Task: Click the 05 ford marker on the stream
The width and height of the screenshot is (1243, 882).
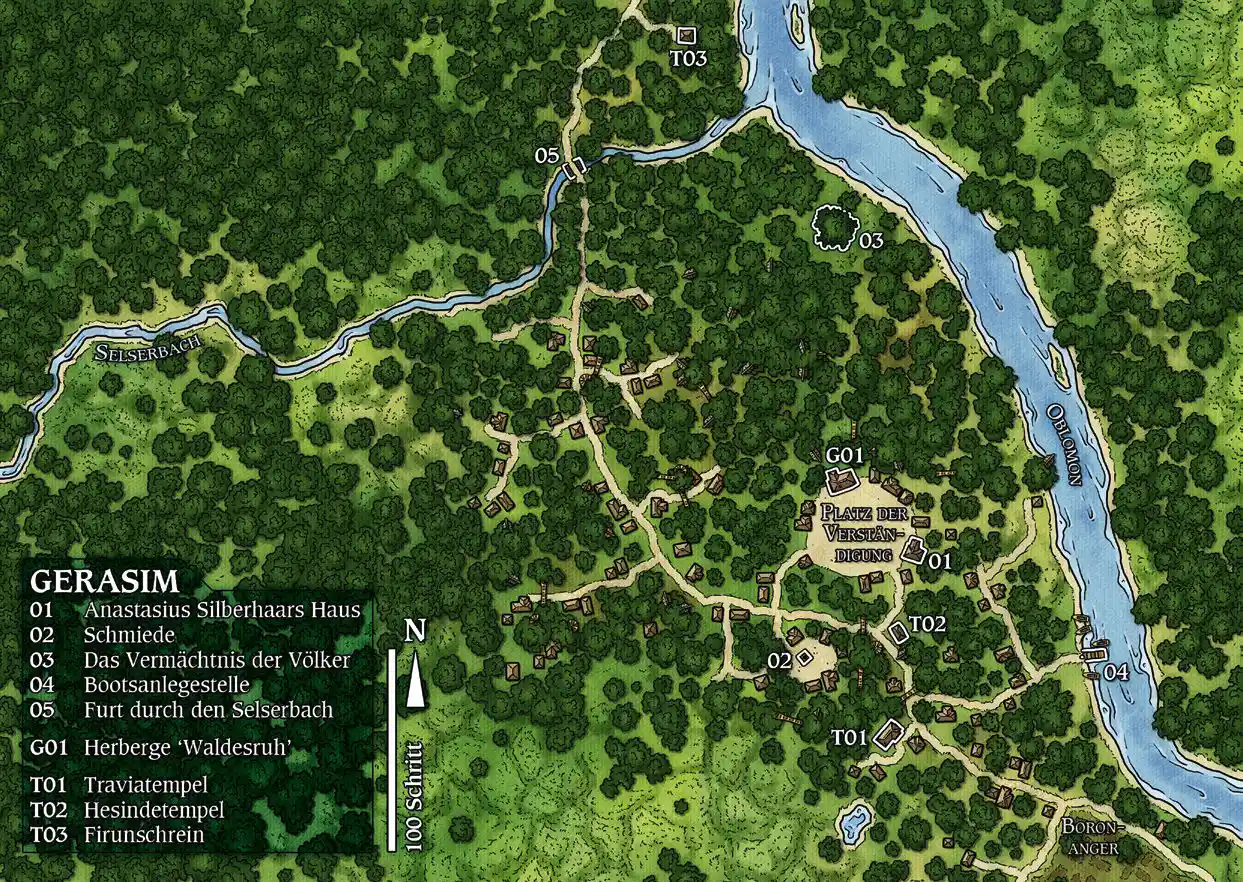Action: (574, 168)
